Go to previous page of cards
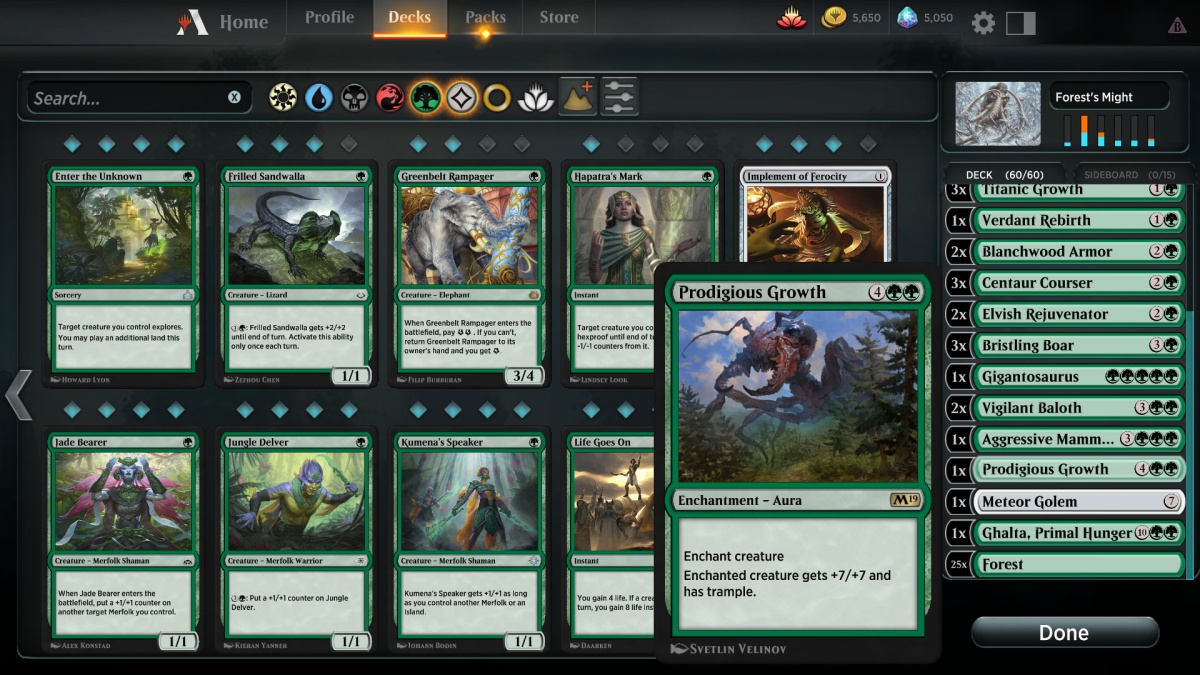The height and width of the screenshot is (675, 1200). (19, 394)
